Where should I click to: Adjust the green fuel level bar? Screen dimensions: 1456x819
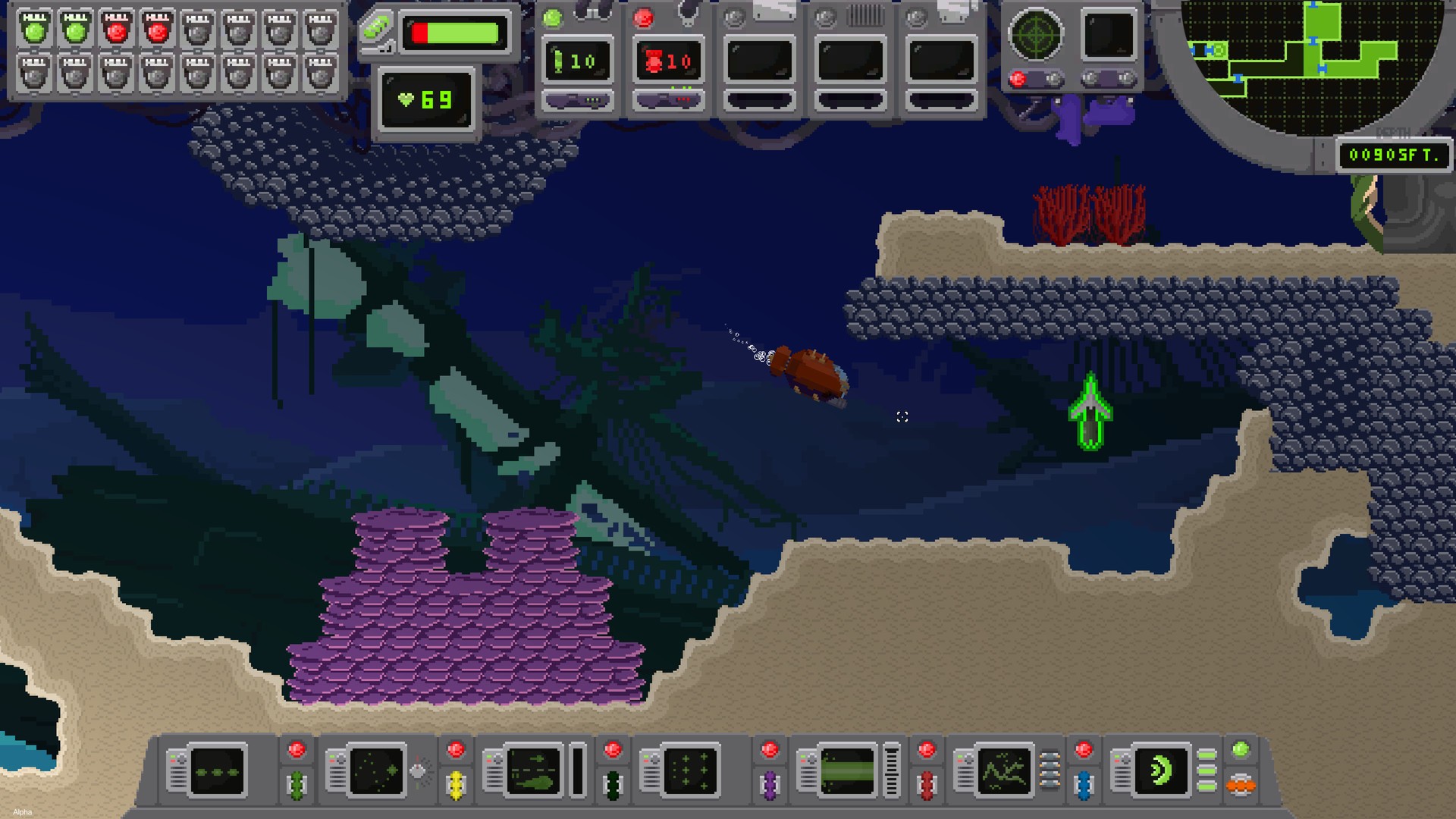coord(455,32)
